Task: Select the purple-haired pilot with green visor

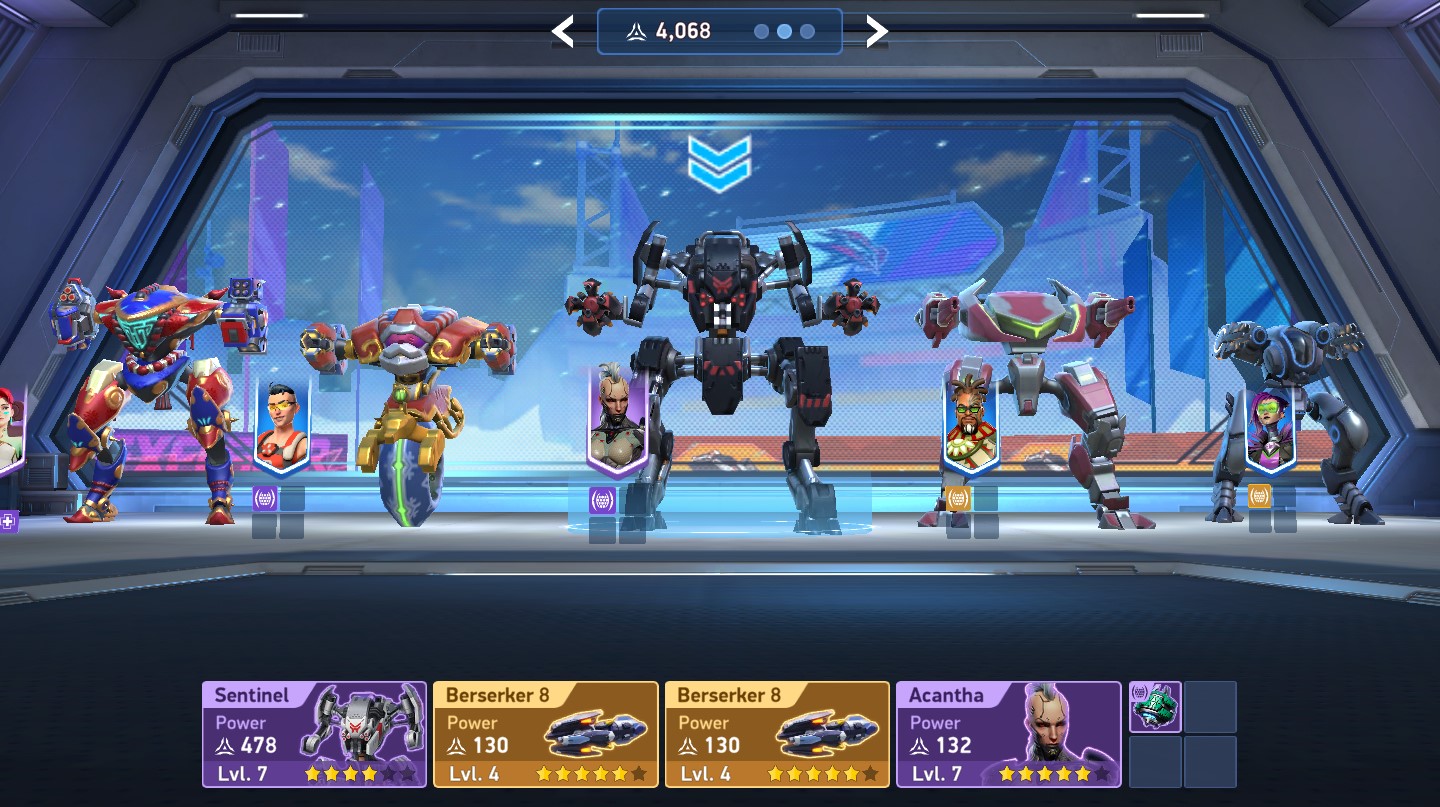Action: (1270, 432)
